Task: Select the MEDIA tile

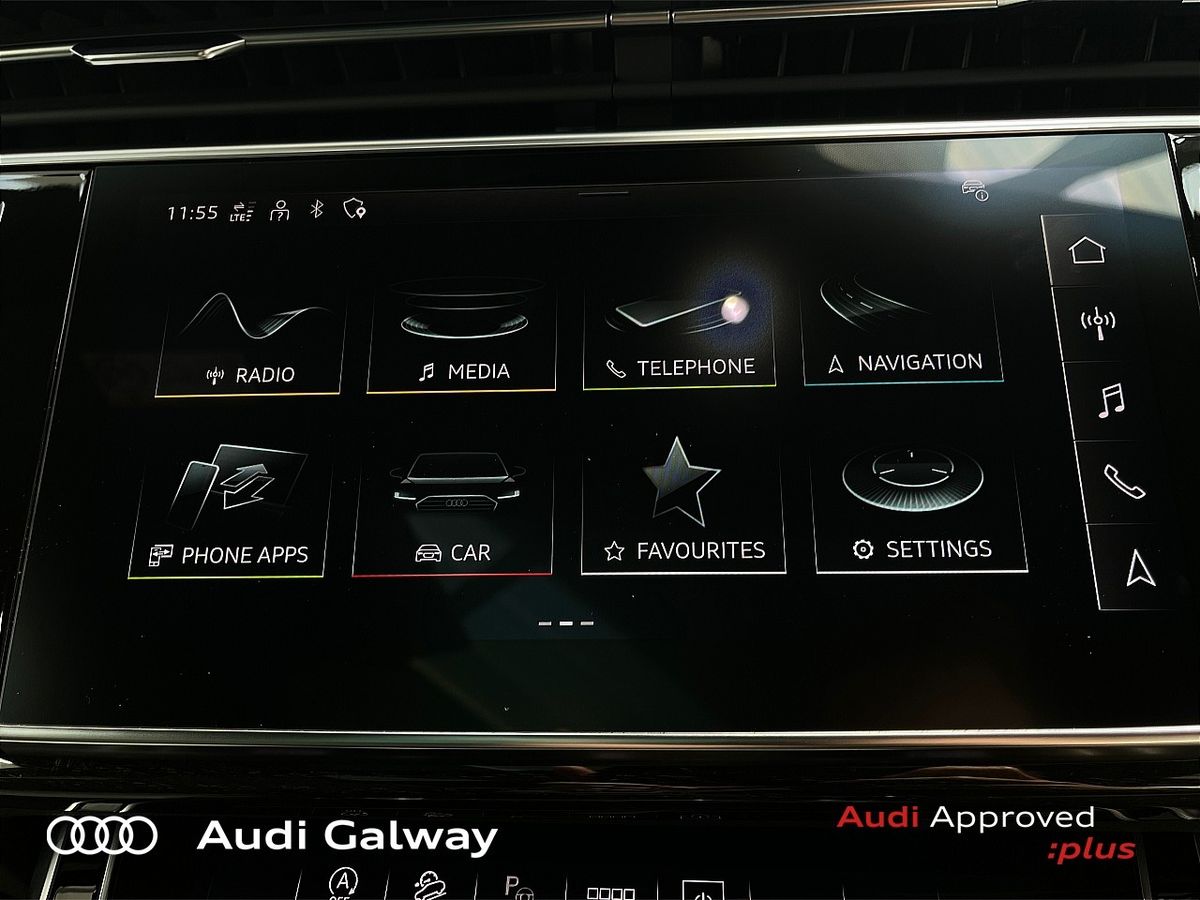Action: (462, 335)
